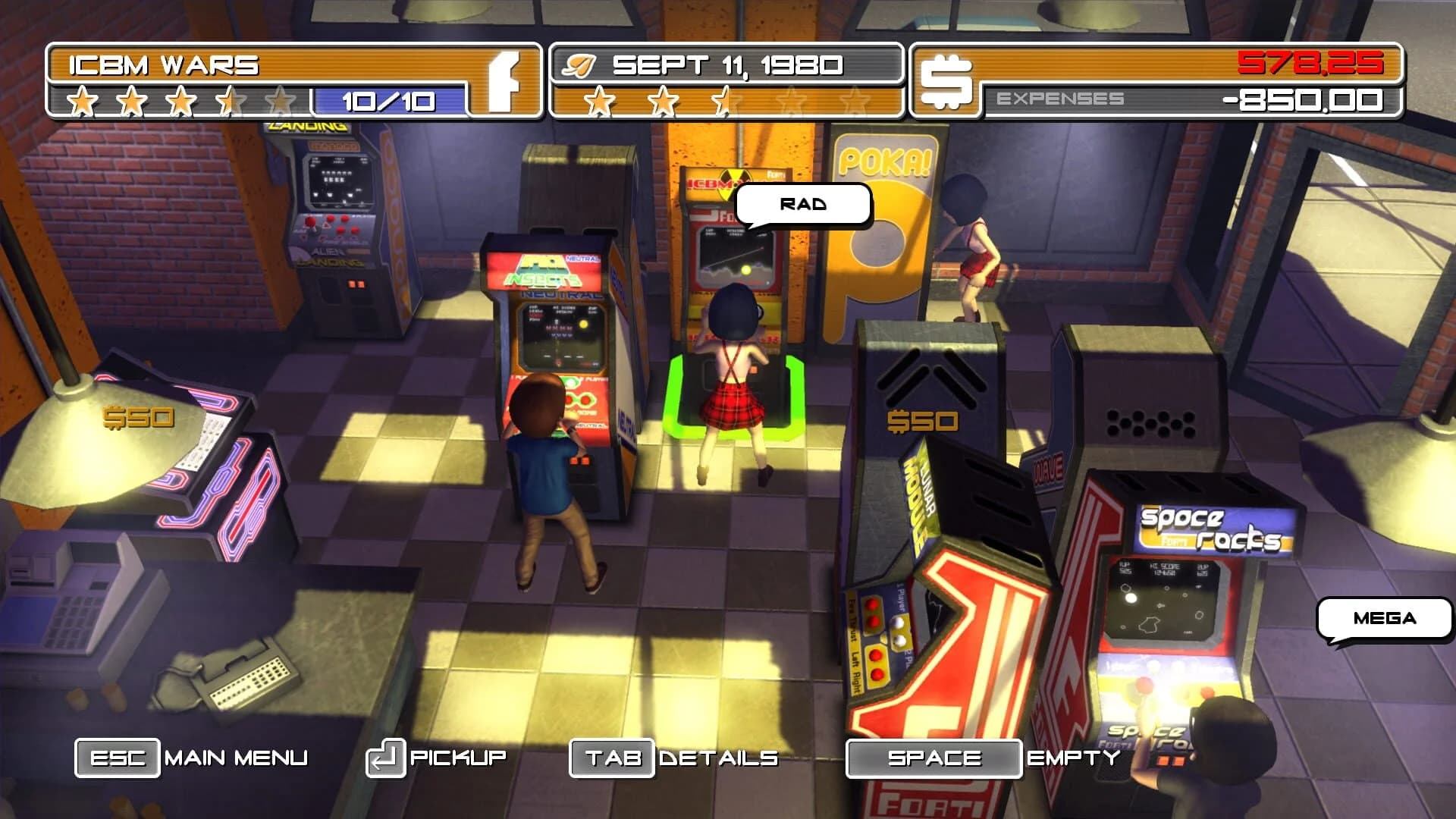Click the TAB key icon

click(611, 757)
